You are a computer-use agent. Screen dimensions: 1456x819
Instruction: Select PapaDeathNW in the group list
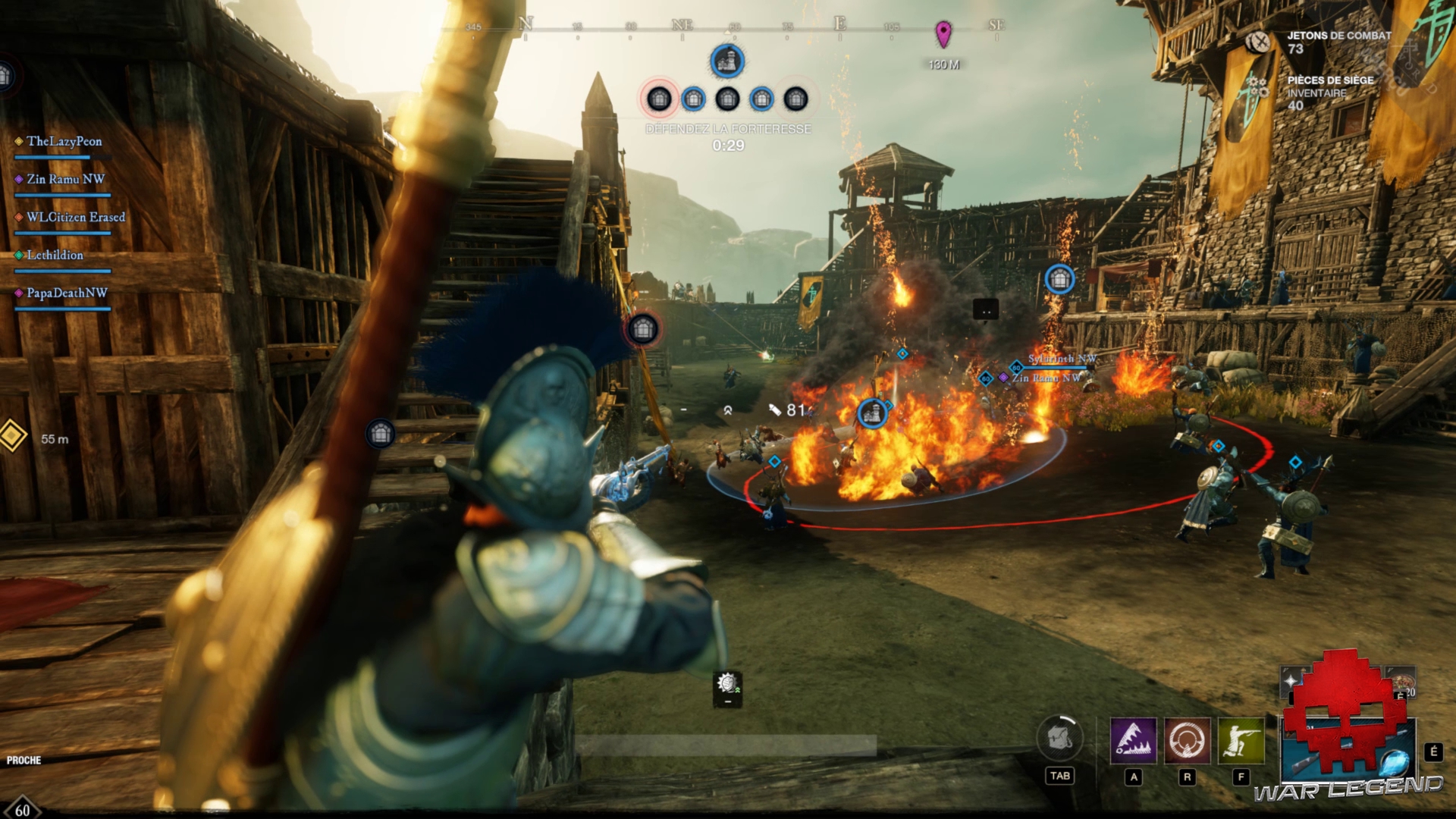tap(67, 293)
